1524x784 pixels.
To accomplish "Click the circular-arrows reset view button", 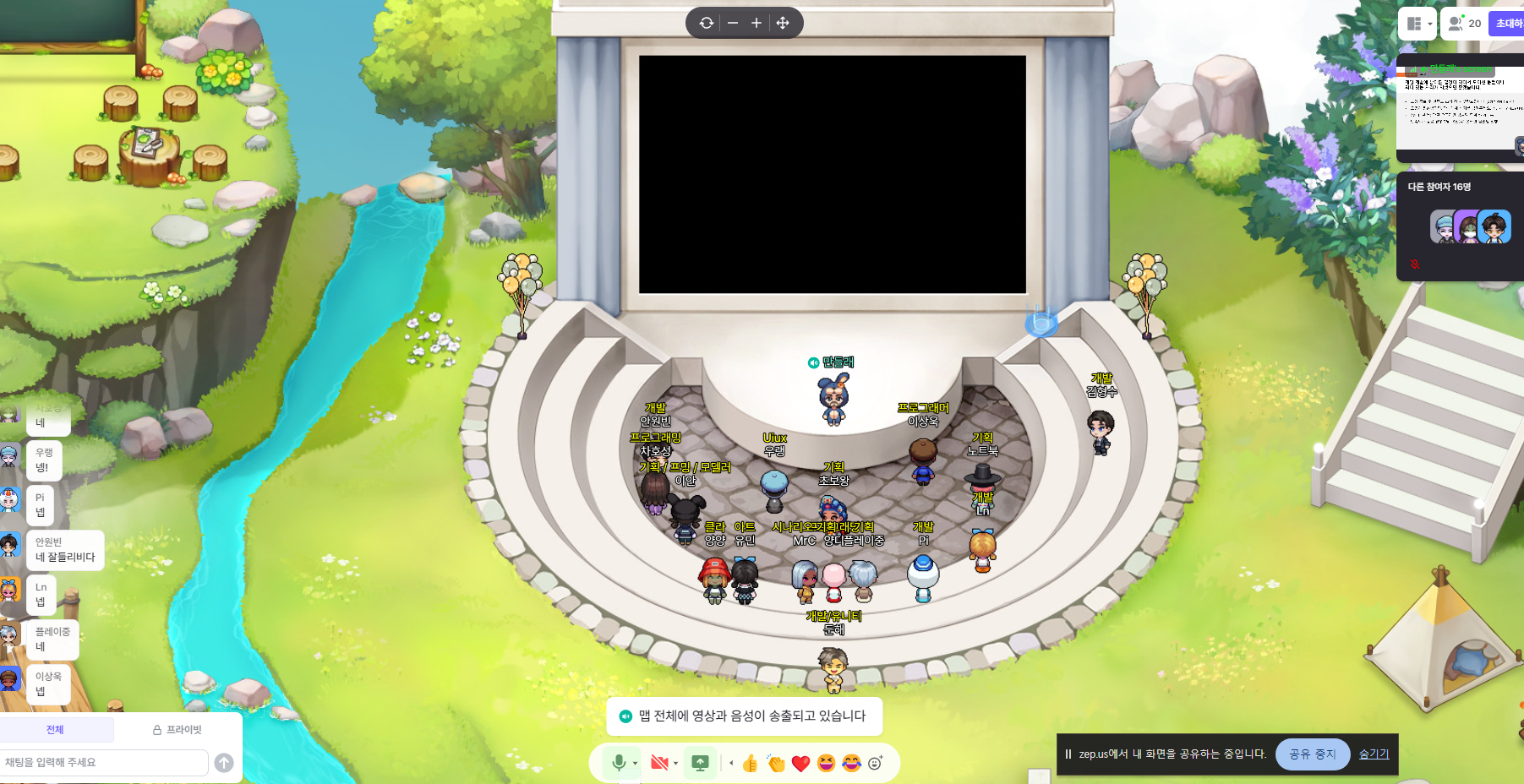I will pos(707,23).
